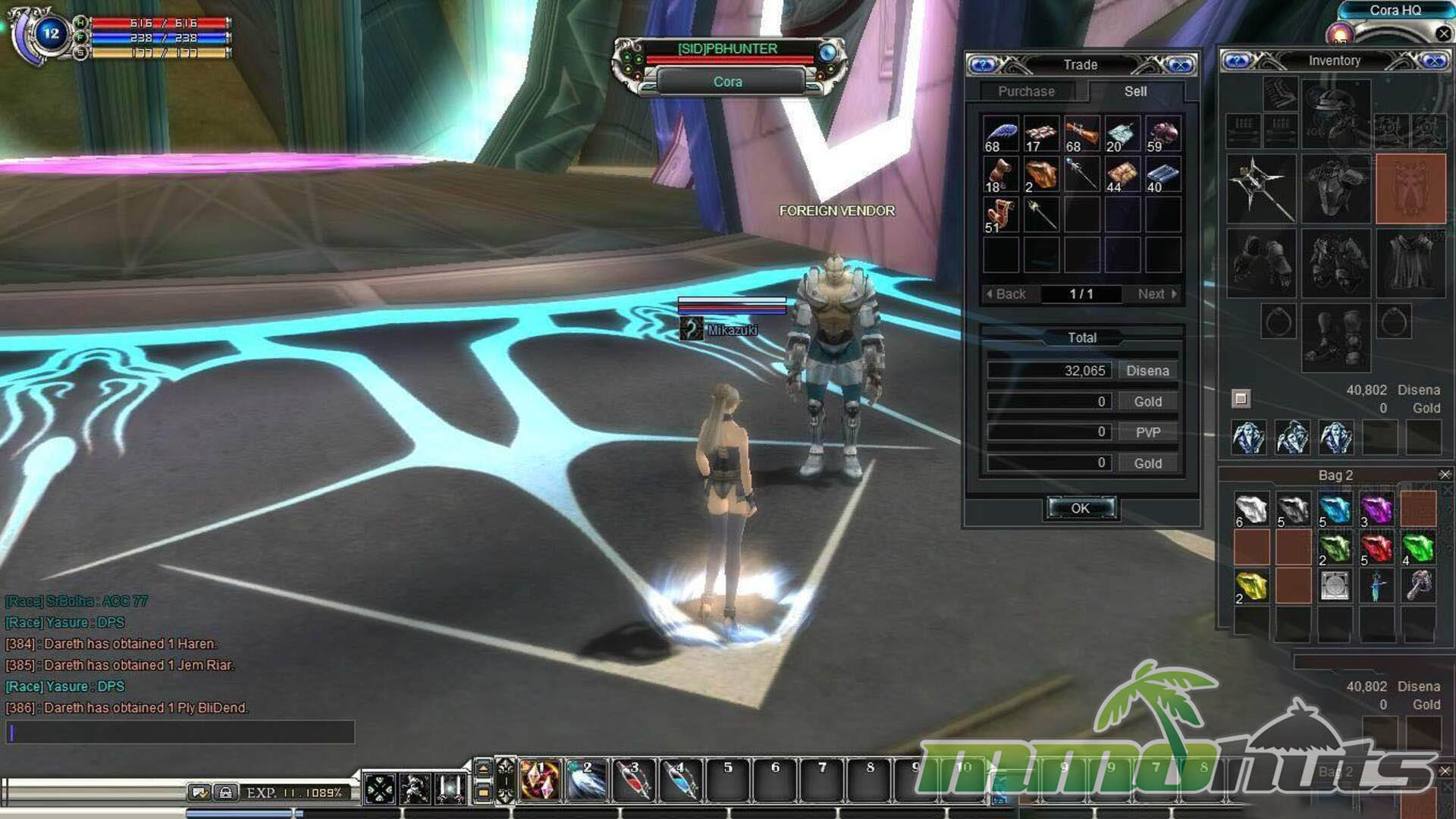Click the chat input field
Screen dimensions: 1456x819
[x=180, y=733]
